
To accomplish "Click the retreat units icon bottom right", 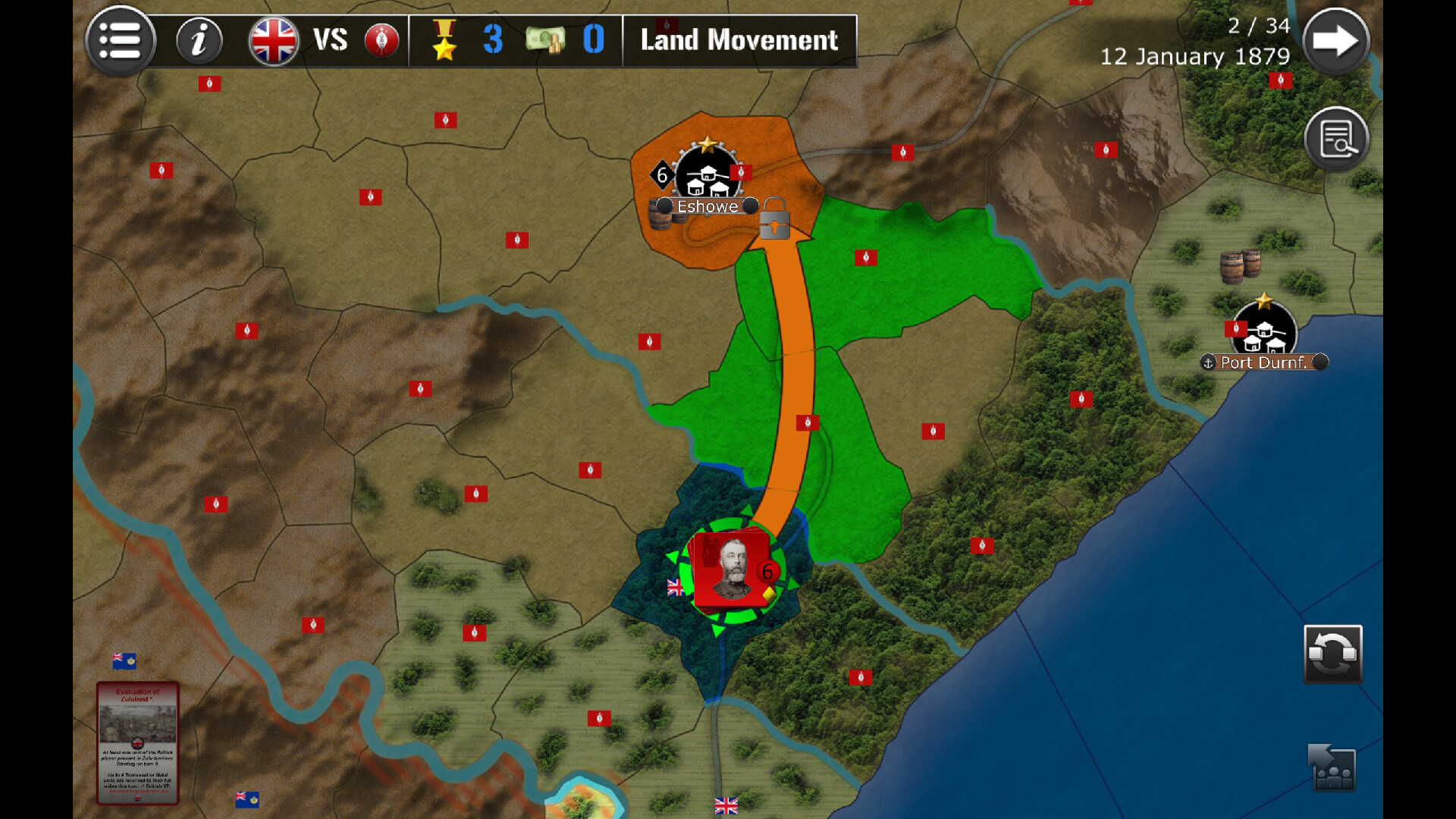I will [1332, 767].
